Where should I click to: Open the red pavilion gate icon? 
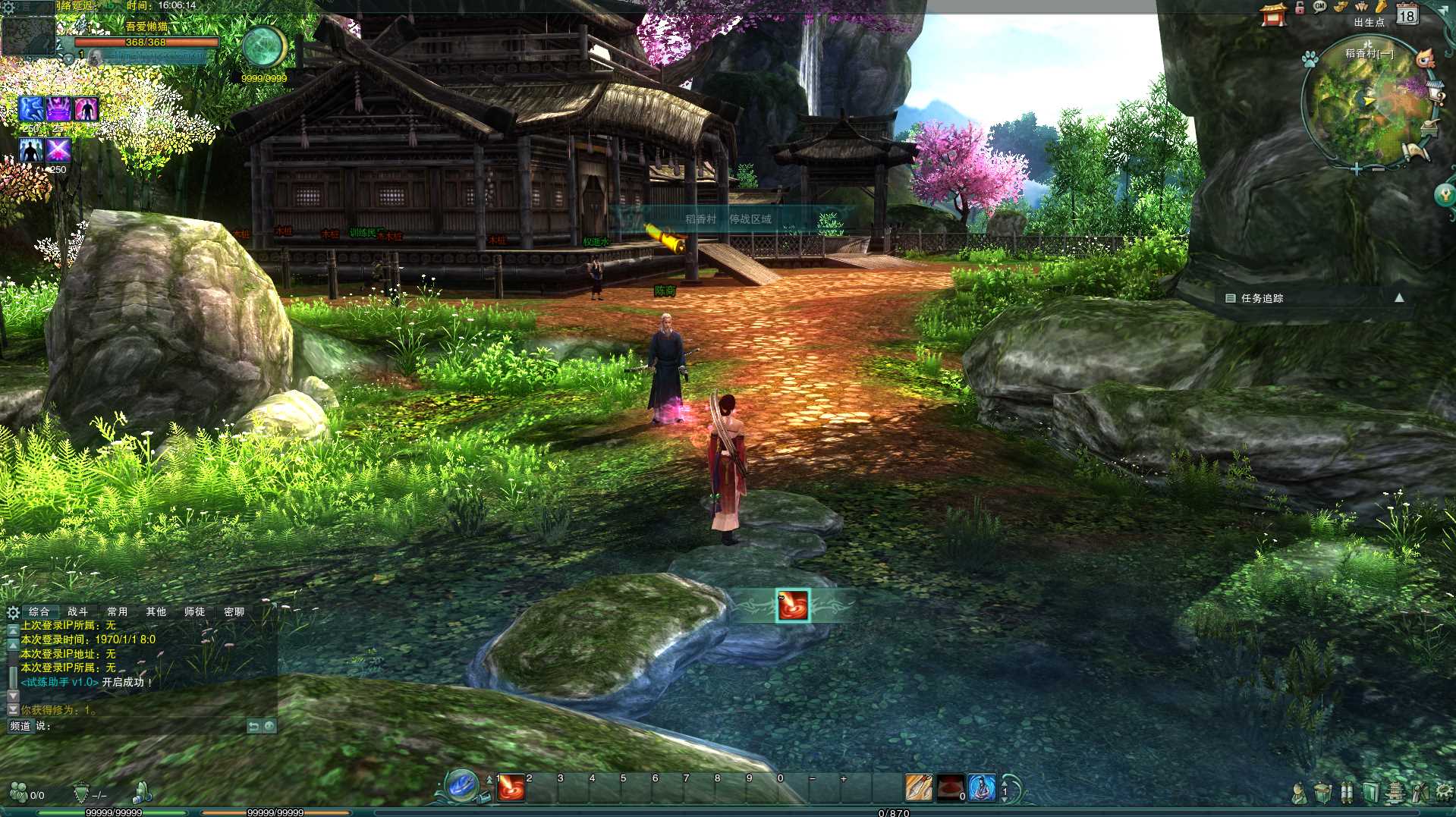coord(1274,14)
